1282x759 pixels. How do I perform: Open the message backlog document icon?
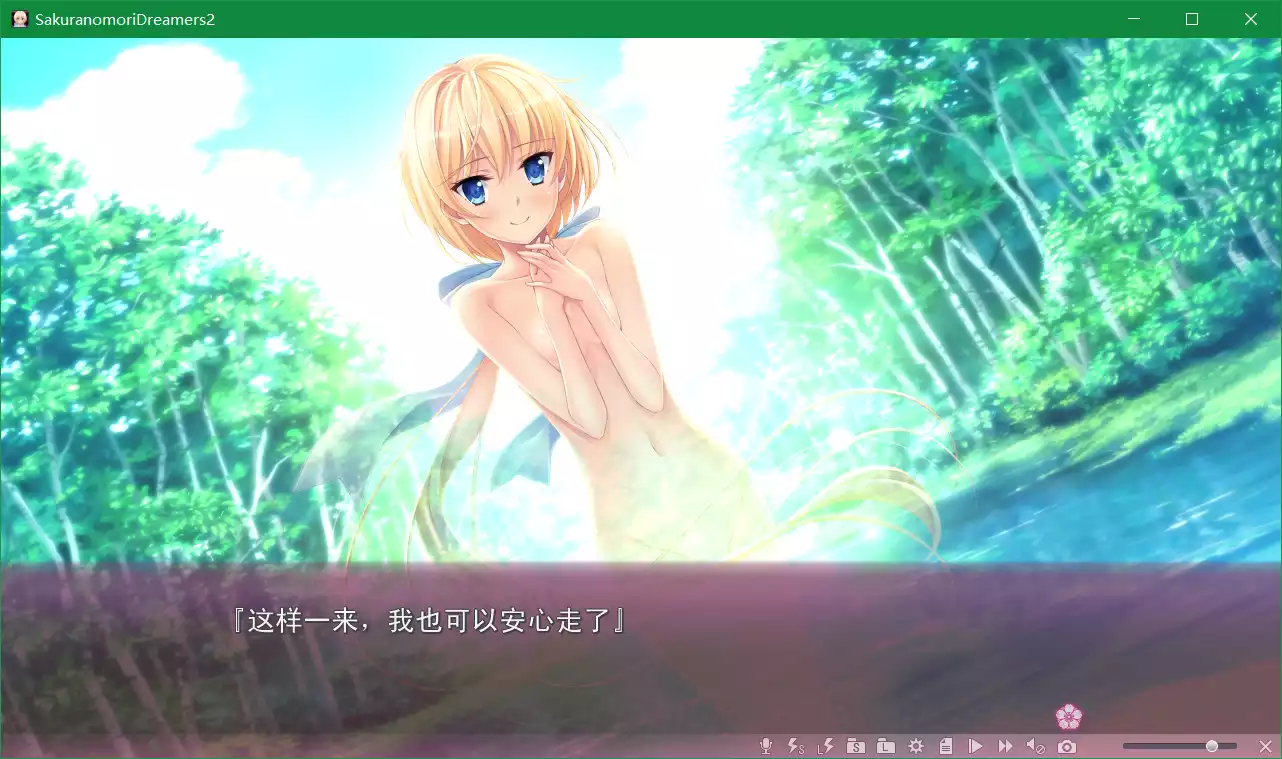pyautogui.click(x=946, y=745)
